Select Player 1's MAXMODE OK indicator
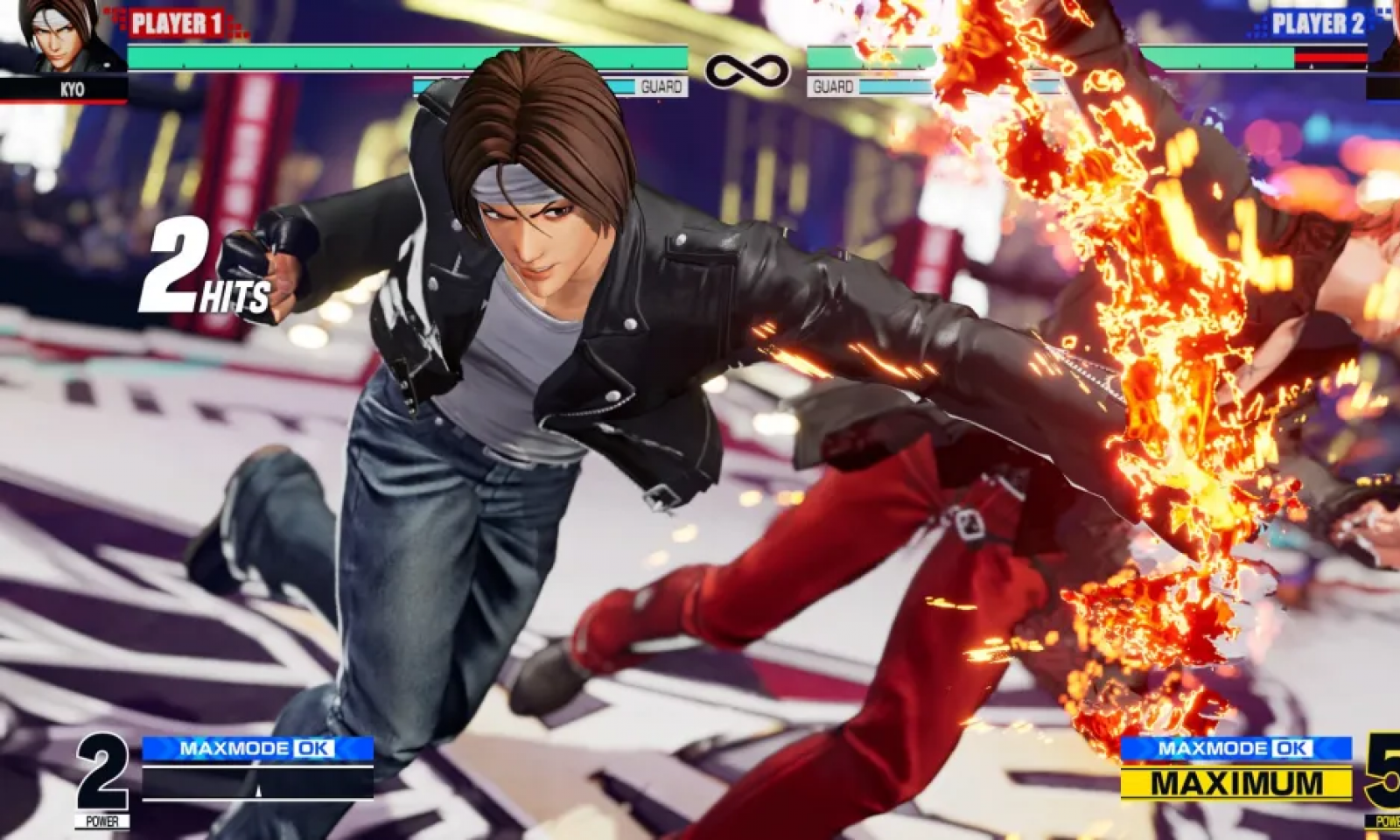 tap(257, 748)
